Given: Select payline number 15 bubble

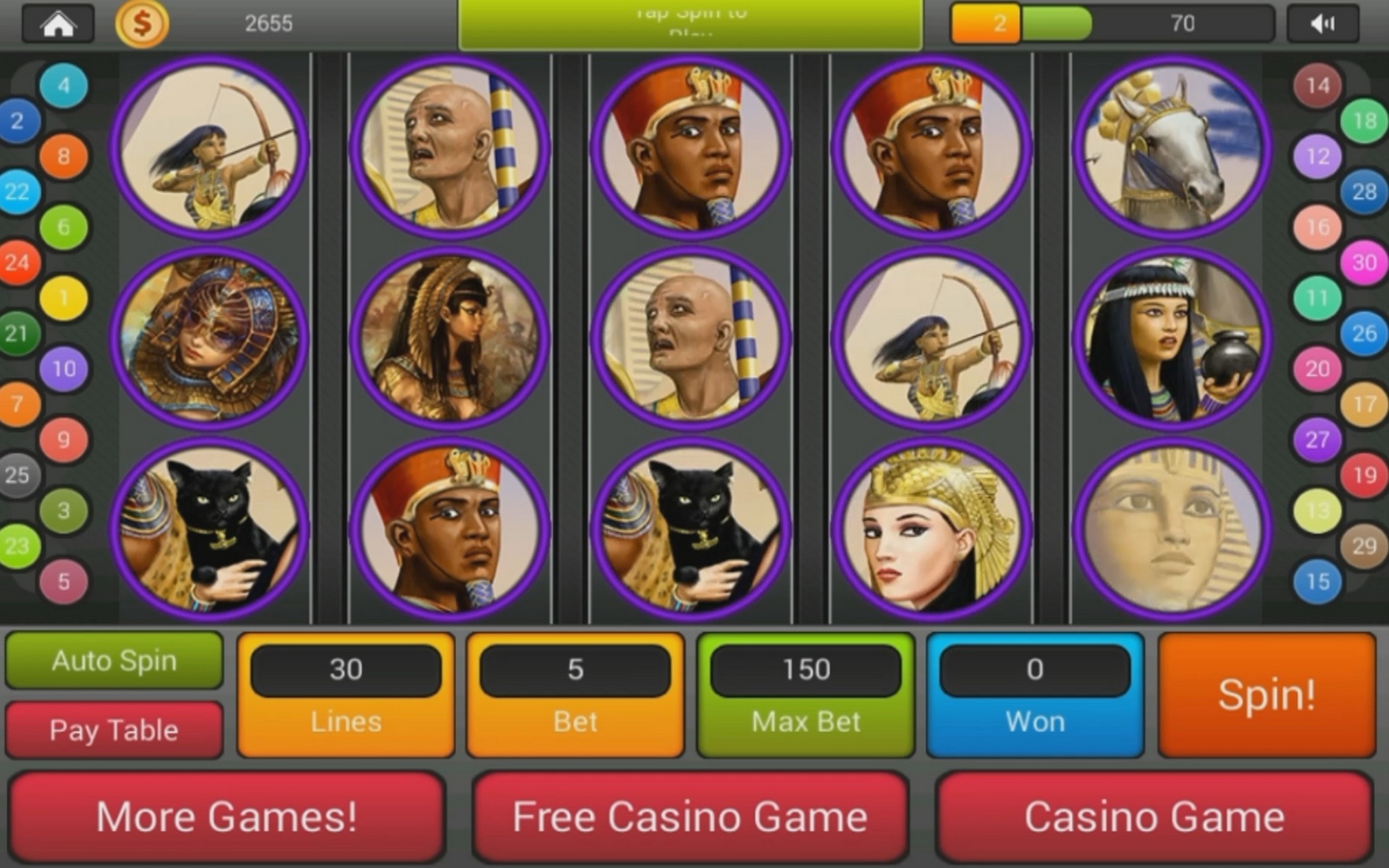Looking at the screenshot, I should pos(1317,582).
